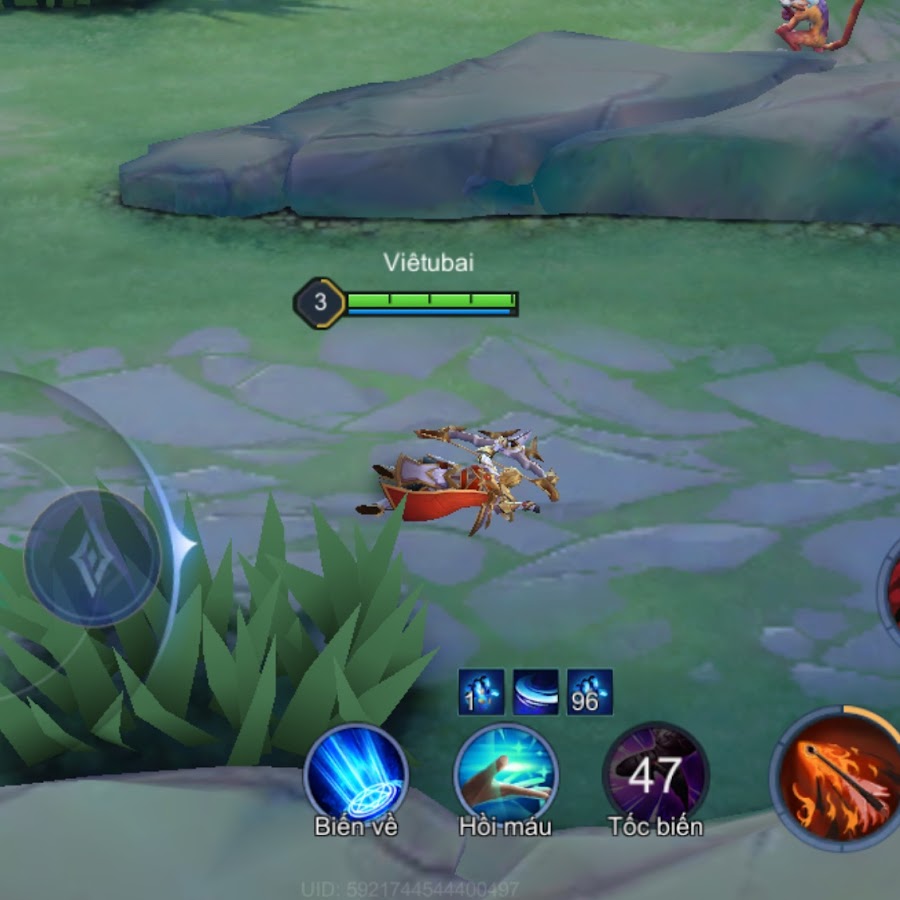The height and width of the screenshot is (900, 900).
Task: Touch the movement joystick center knob
Action: (x=92, y=558)
